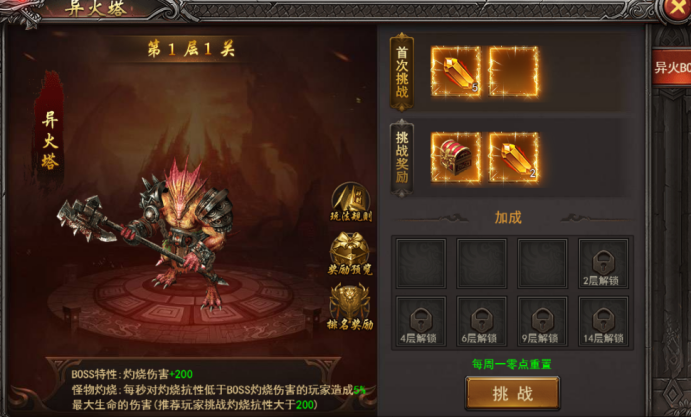Viewport: 692px width, 418px height.
Task: Start the 挑战 challenge
Action: [512, 394]
